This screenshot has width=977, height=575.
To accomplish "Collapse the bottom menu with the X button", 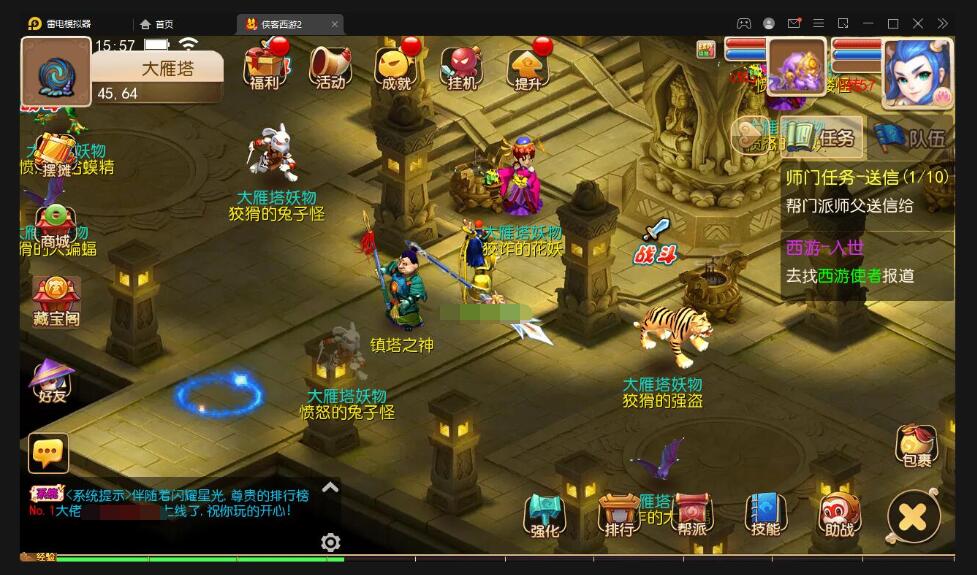I will click(x=913, y=517).
